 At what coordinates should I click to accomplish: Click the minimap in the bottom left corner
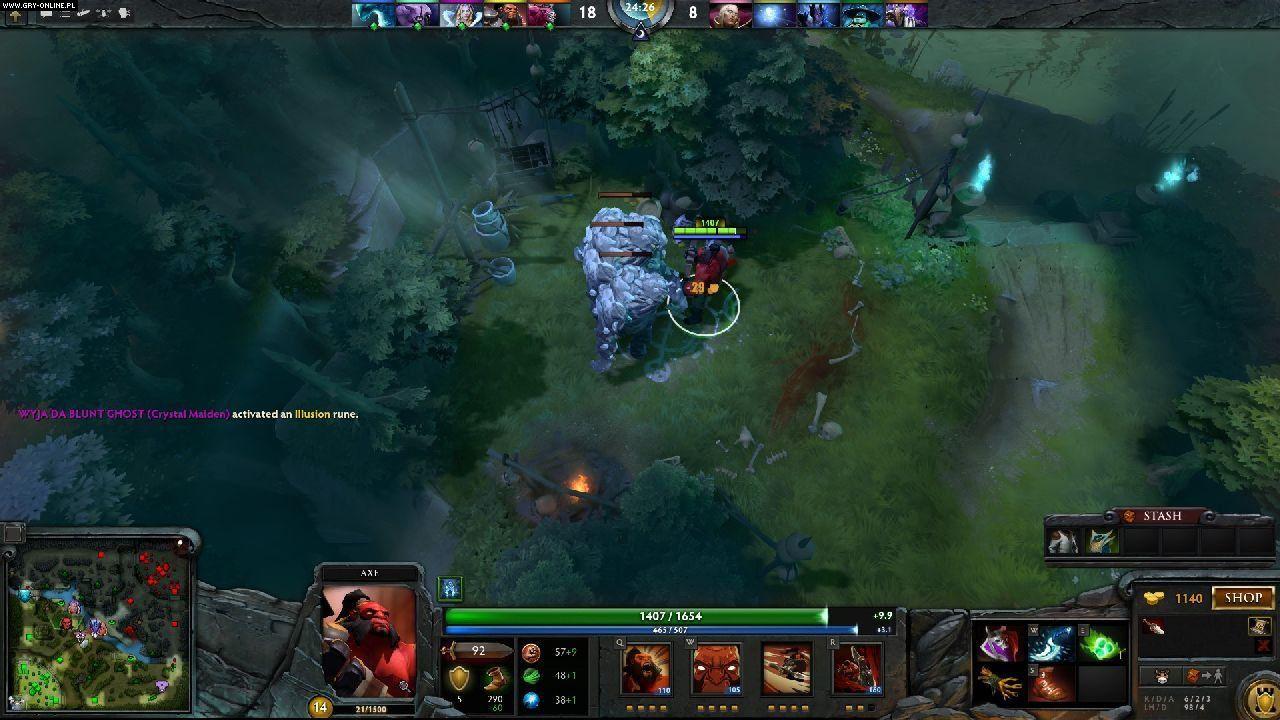tap(100, 625)
